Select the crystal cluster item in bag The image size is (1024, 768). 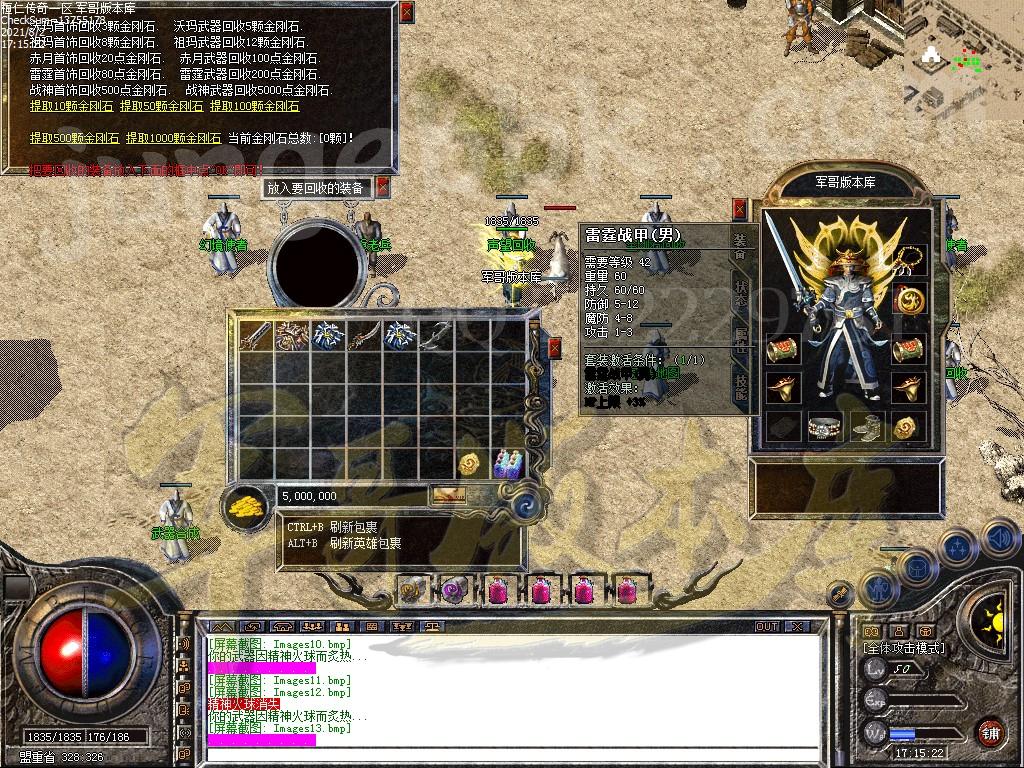pyautogui.click(x=508, y=464)
